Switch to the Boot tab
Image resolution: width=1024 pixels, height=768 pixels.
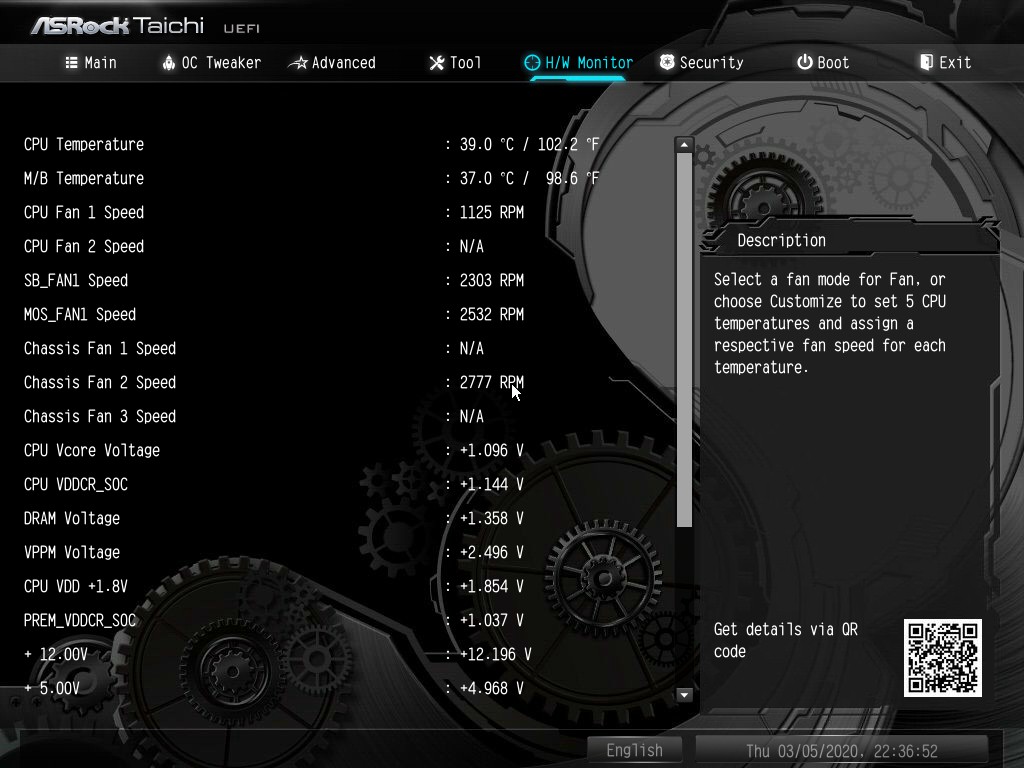click(823, 62)
